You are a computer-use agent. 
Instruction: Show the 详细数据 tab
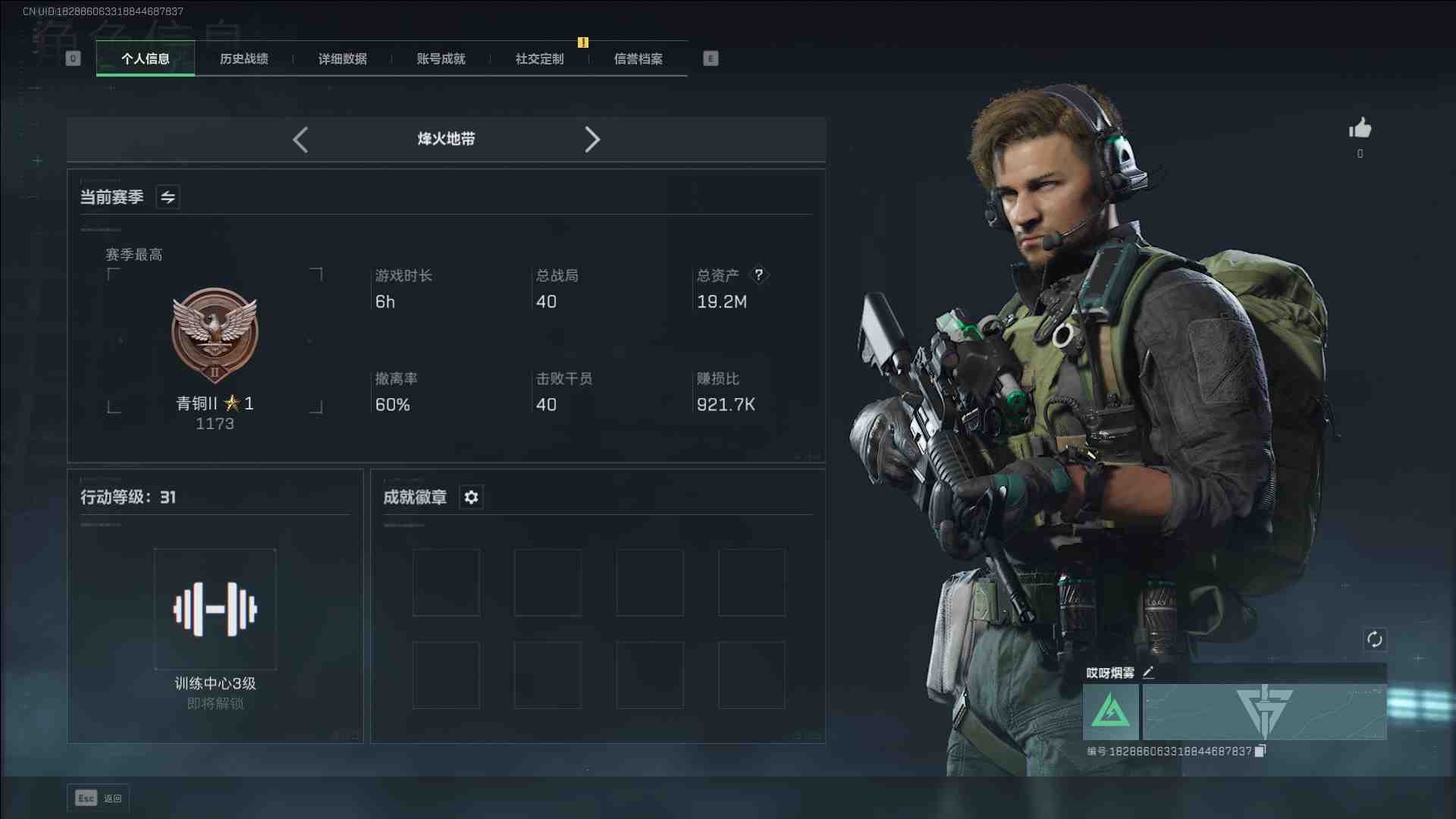click(x=343, y=59)
